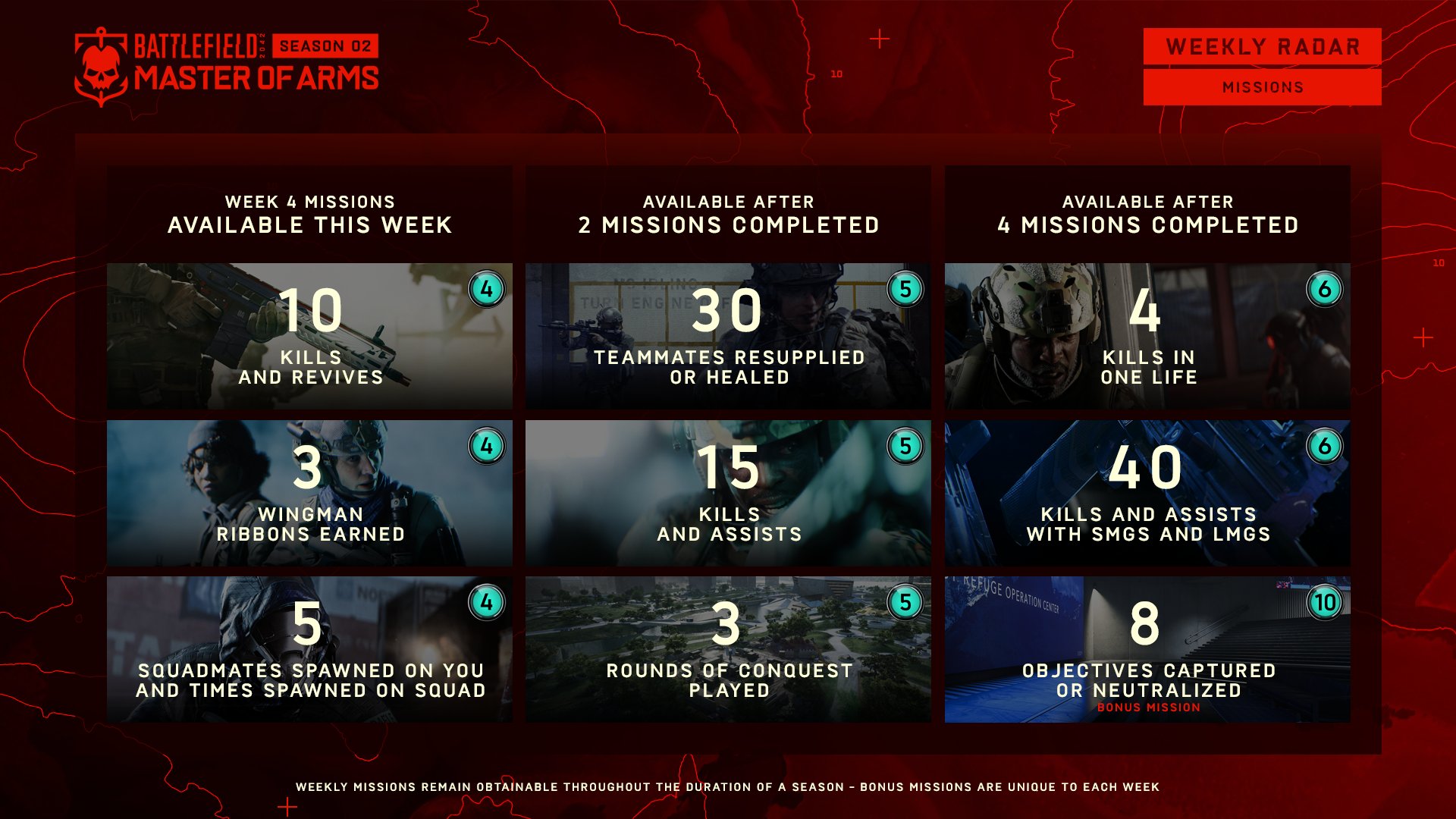The width and height of the screenshot is (1456, 819).
Task: Select the 30 Teammates Resupplied or Healed tile
Action: coord(728,336)
